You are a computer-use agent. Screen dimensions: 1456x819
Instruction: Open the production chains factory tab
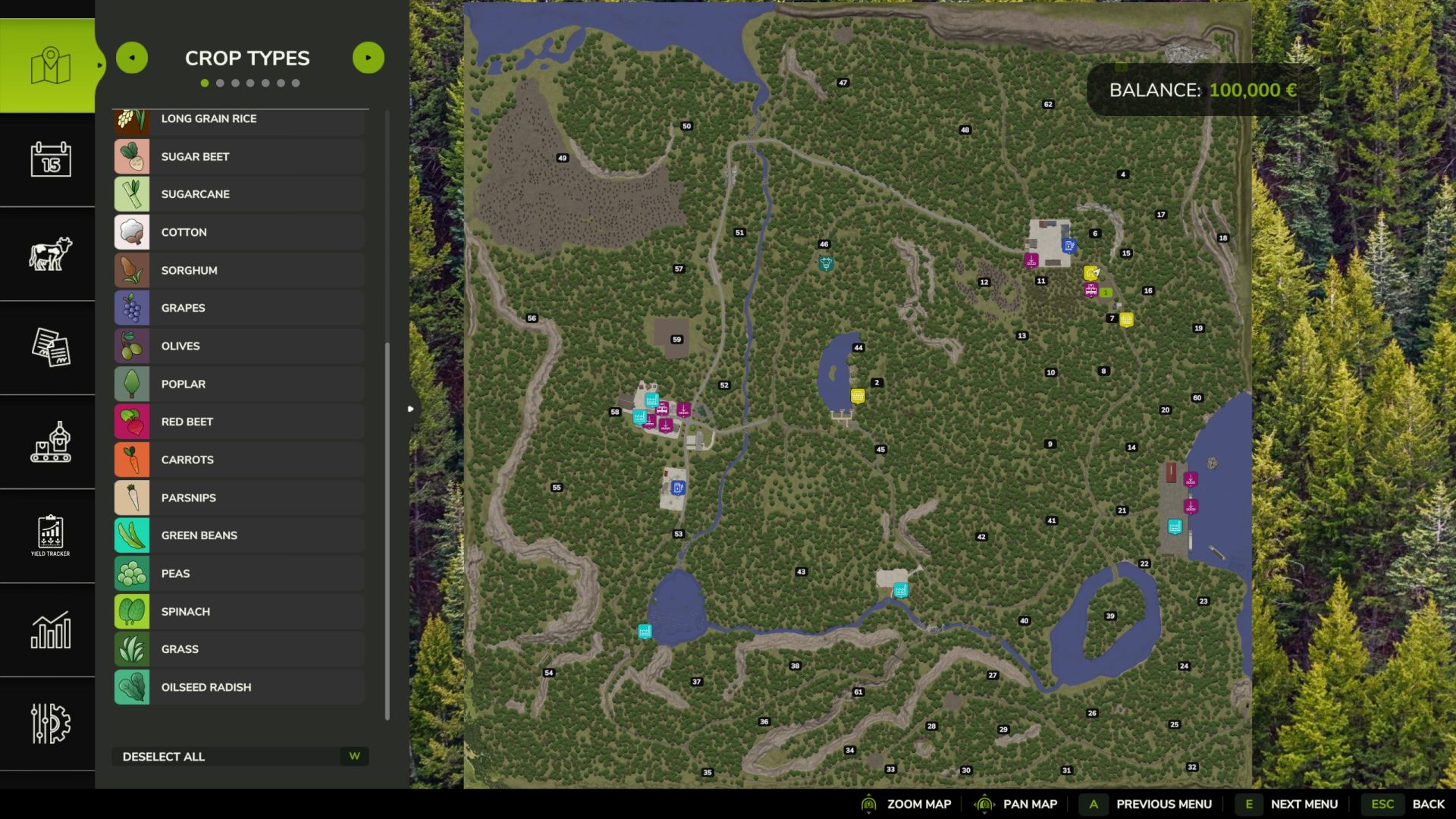click(x=50, y=441)
